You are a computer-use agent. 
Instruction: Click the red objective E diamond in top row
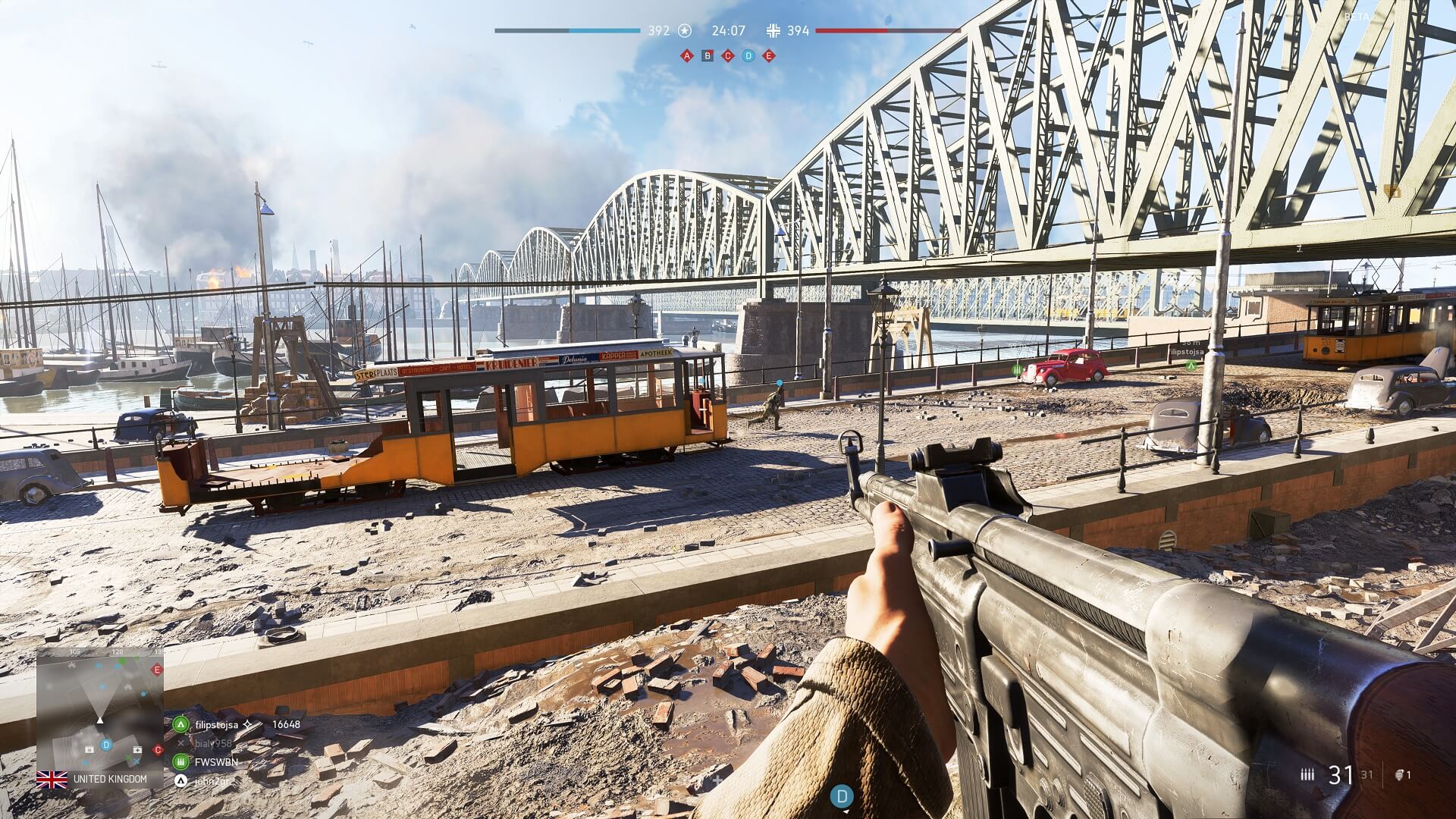pyautogui.click(x=769, y=55)
